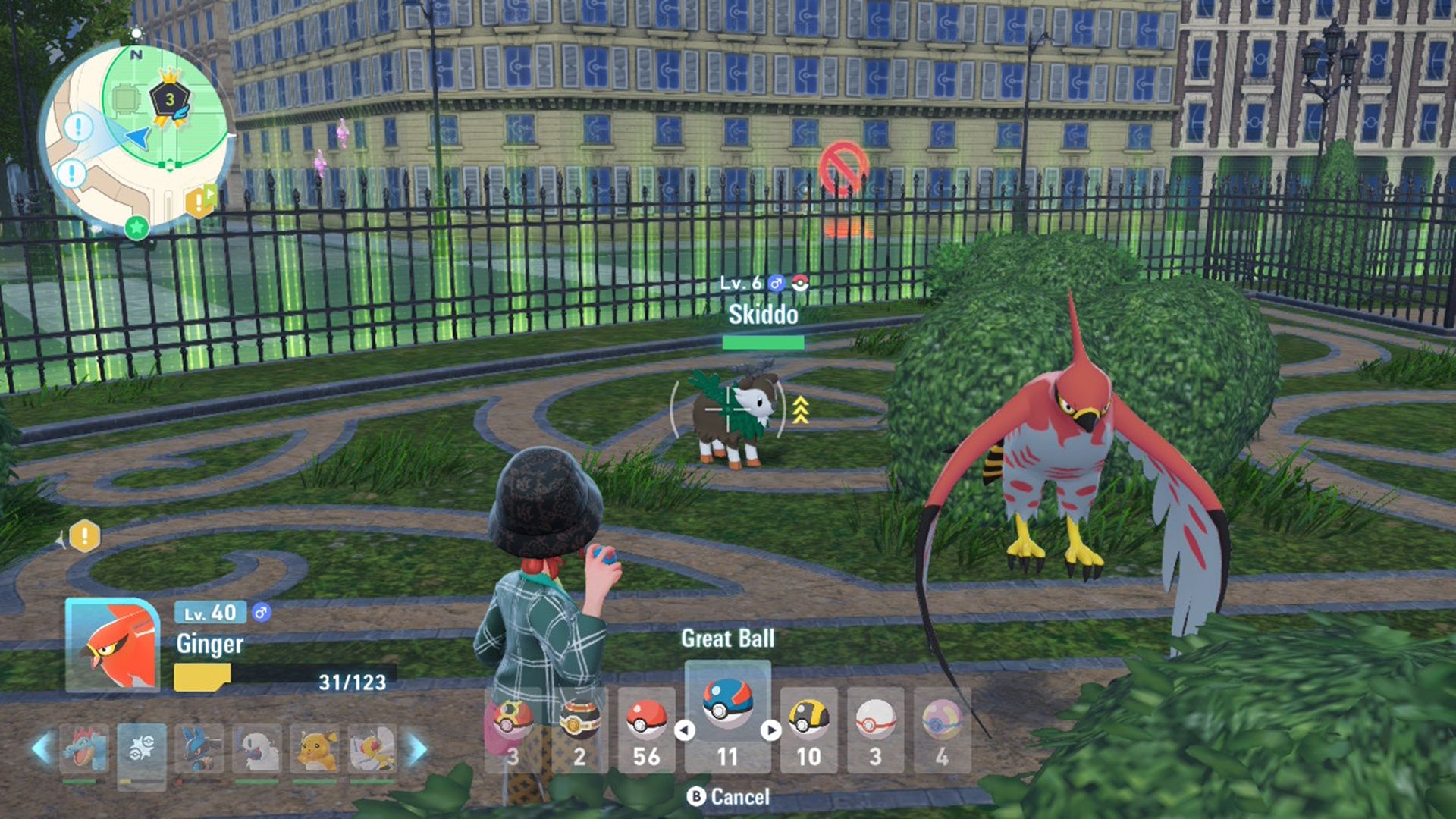Open the circular minimap
The height and width of the screenshot is (819, 1456).
(x=138, y=136)
